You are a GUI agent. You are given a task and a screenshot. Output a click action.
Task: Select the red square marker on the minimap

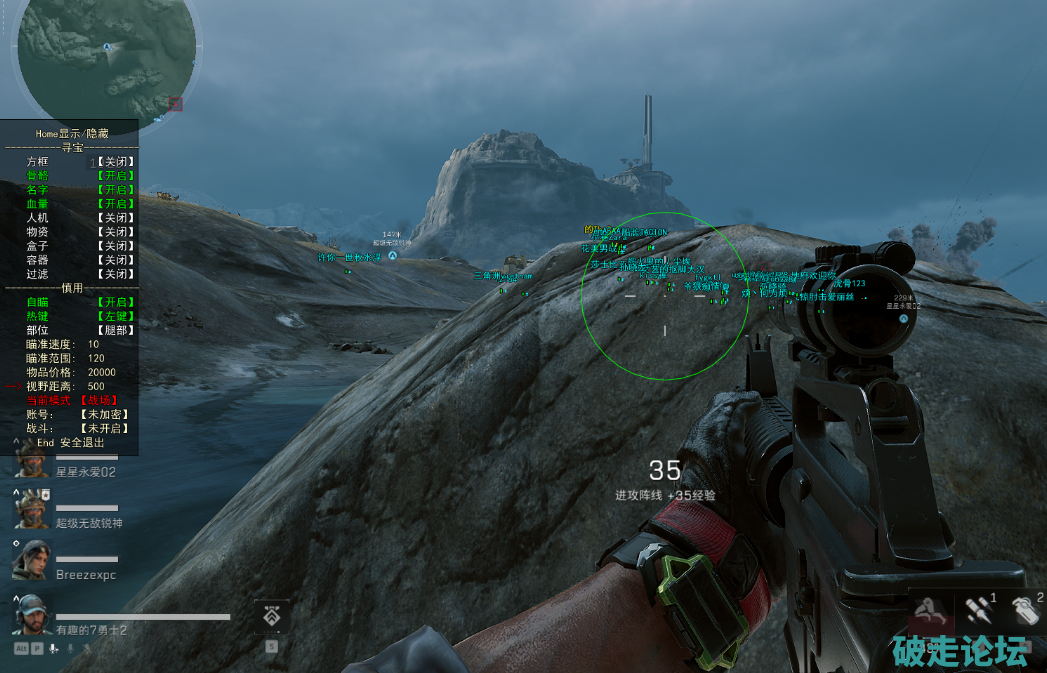click(x=176, y=103)
